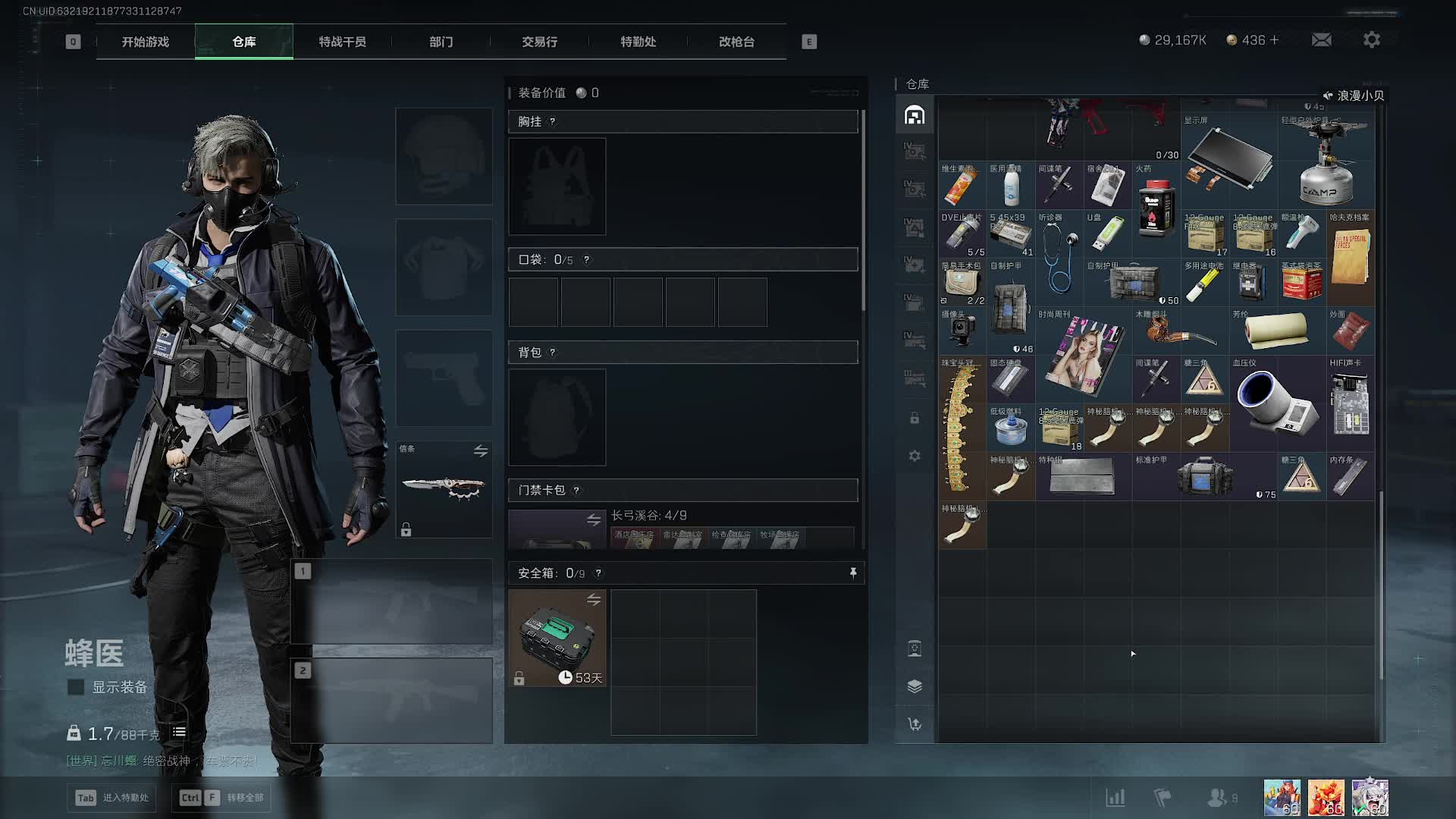Open the 特战干员 tab
The image size is (1456, 819).
tap(342, 42)
